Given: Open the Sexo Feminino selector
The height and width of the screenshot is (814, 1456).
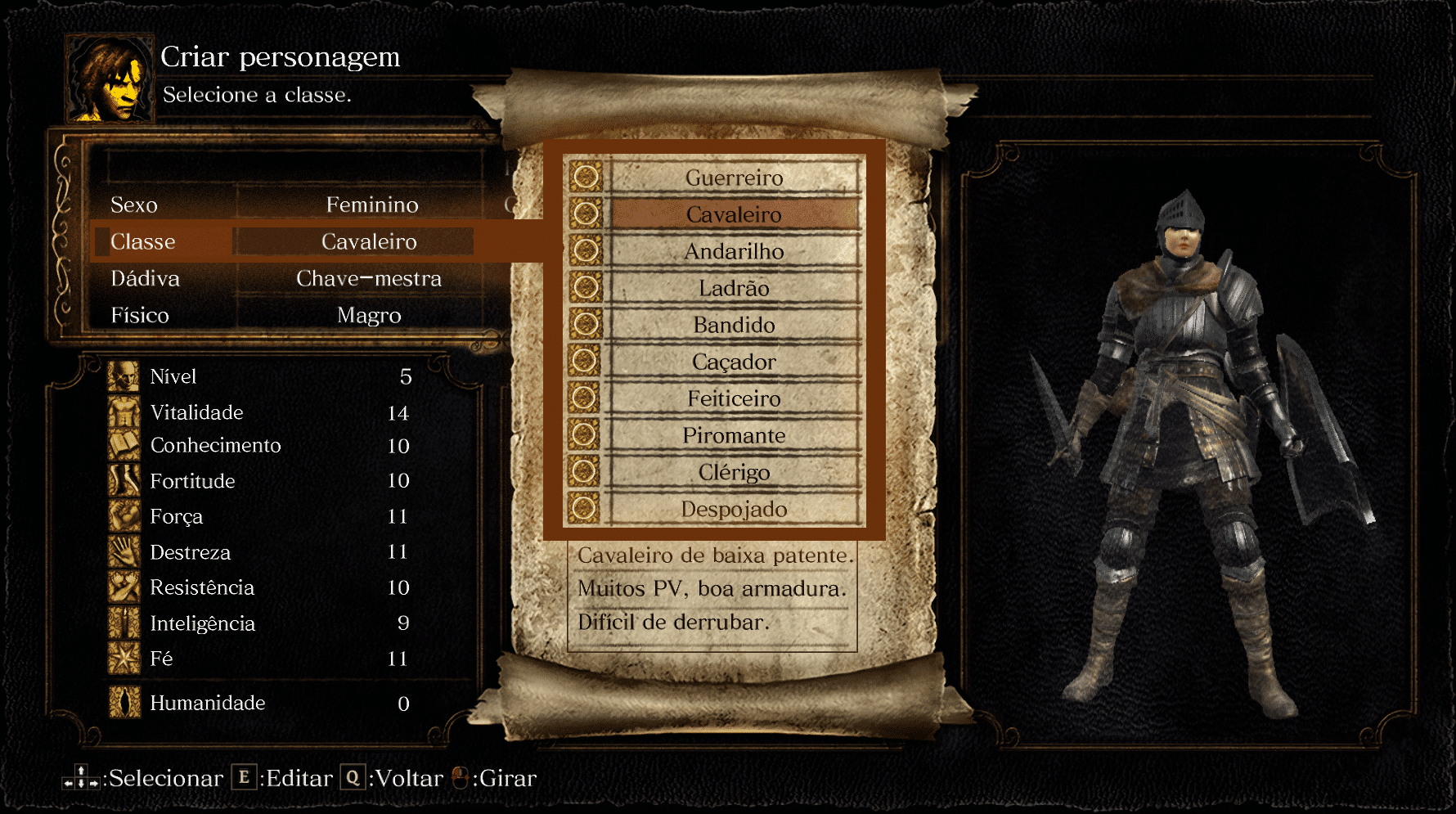Looking at the screenshot, I should [x=373, y=205].
